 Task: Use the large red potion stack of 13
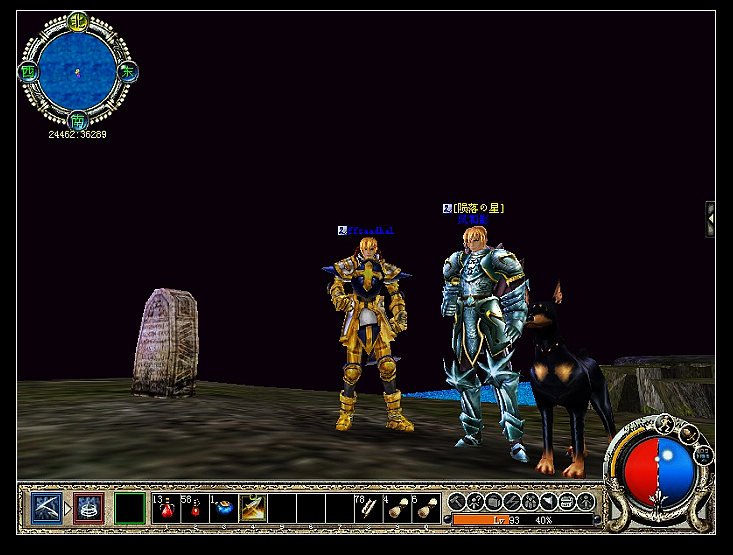tap(165, 508)
